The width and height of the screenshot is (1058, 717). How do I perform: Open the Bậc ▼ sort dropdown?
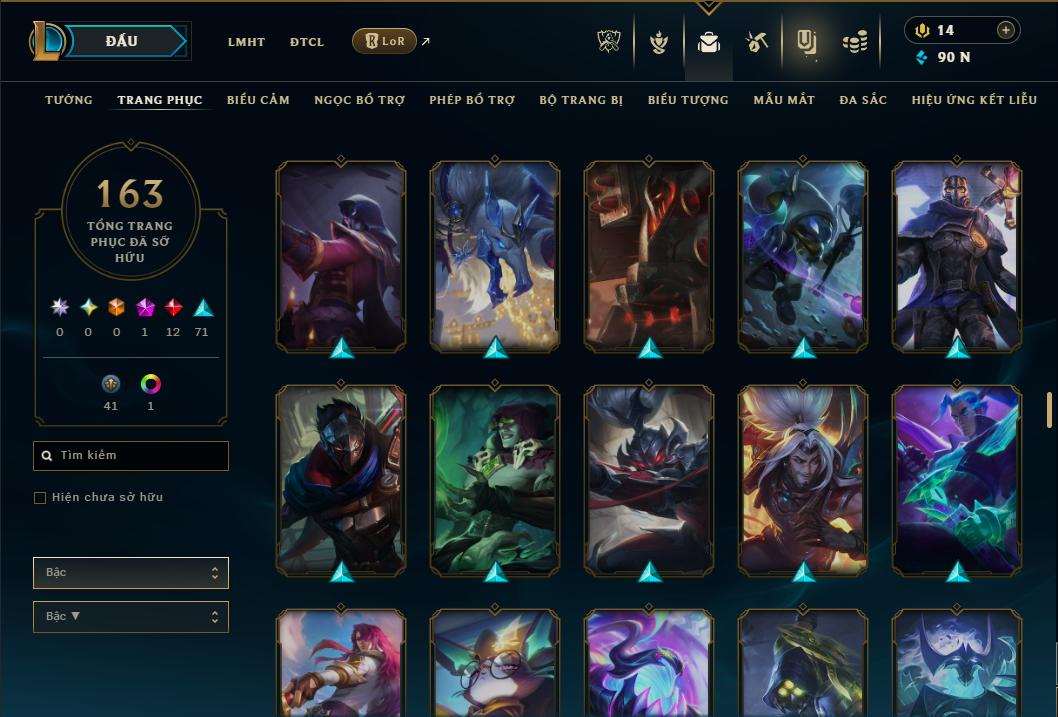[x=131, y=617]
